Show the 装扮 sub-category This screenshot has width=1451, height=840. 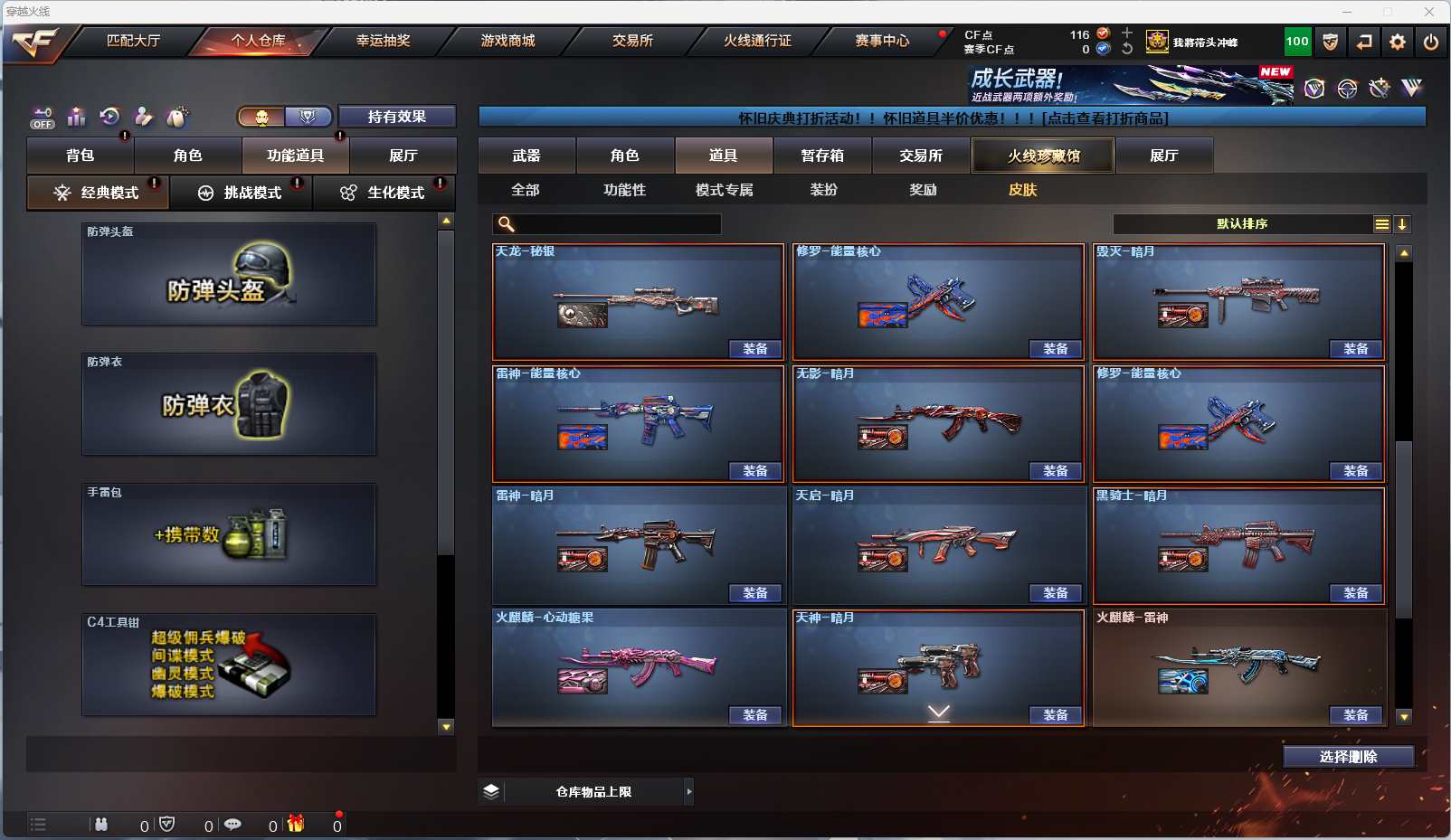823,190
